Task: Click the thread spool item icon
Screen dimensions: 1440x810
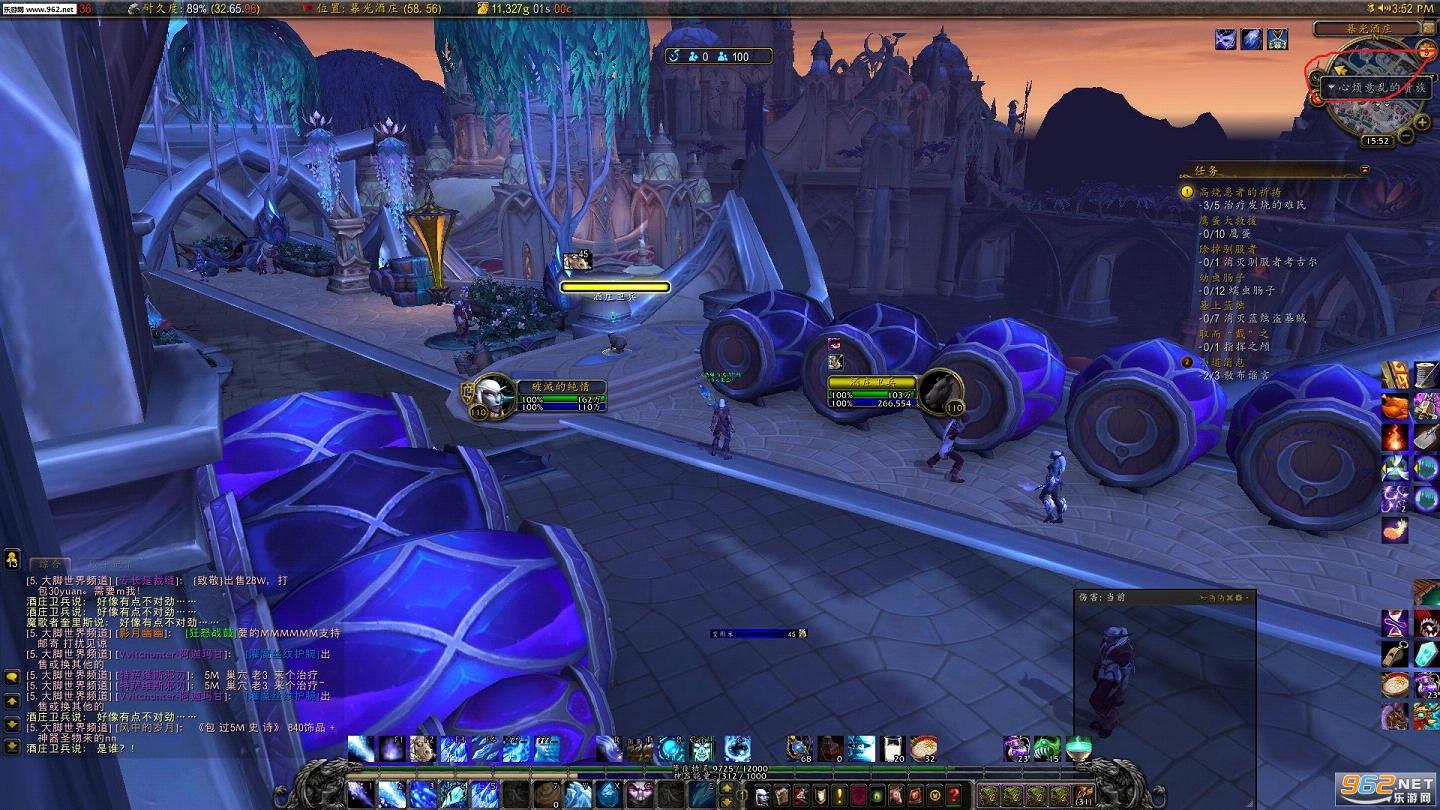Action: tap(1425, 376)
